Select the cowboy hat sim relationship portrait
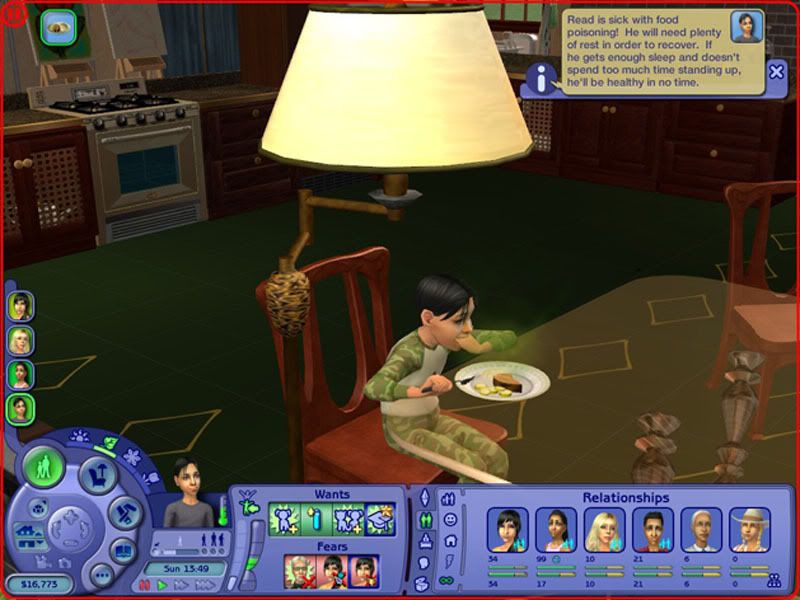800x600 pixels. 750,529
